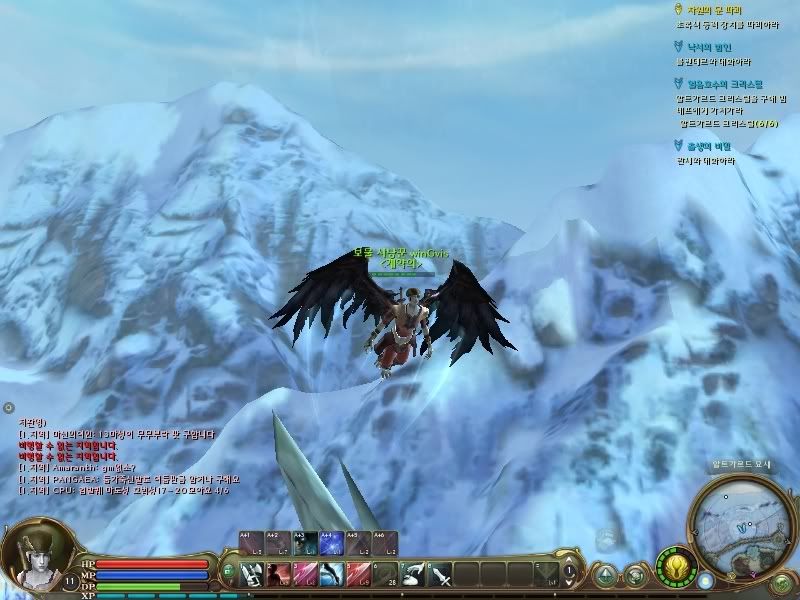
Task: Activate the glowing blue skill in upper row
Action: (331, 542)
